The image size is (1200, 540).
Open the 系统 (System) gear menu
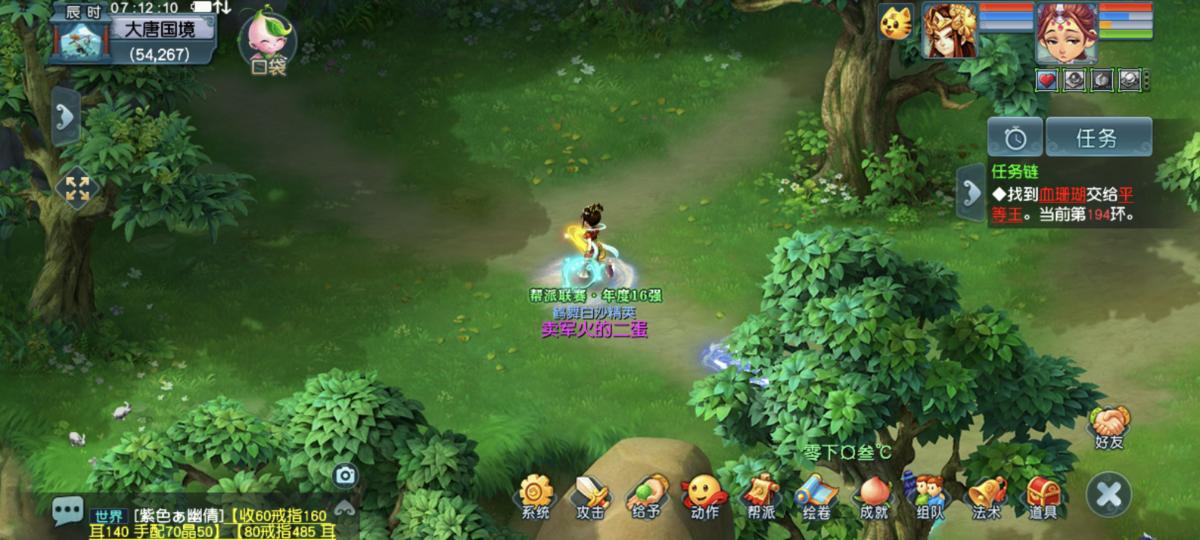click(x=536, y=495)
